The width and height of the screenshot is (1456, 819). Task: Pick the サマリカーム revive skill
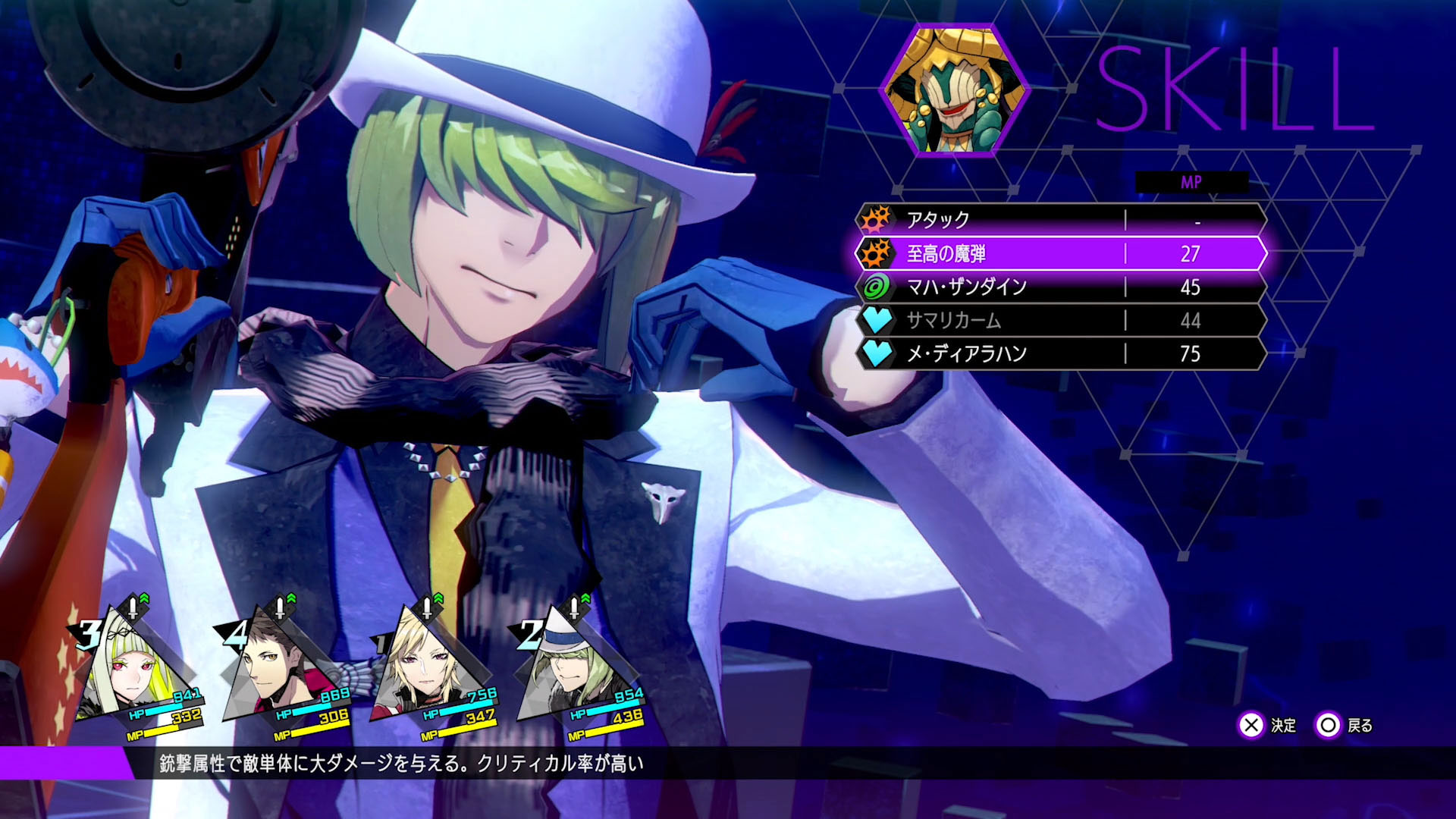[1060, 320]
